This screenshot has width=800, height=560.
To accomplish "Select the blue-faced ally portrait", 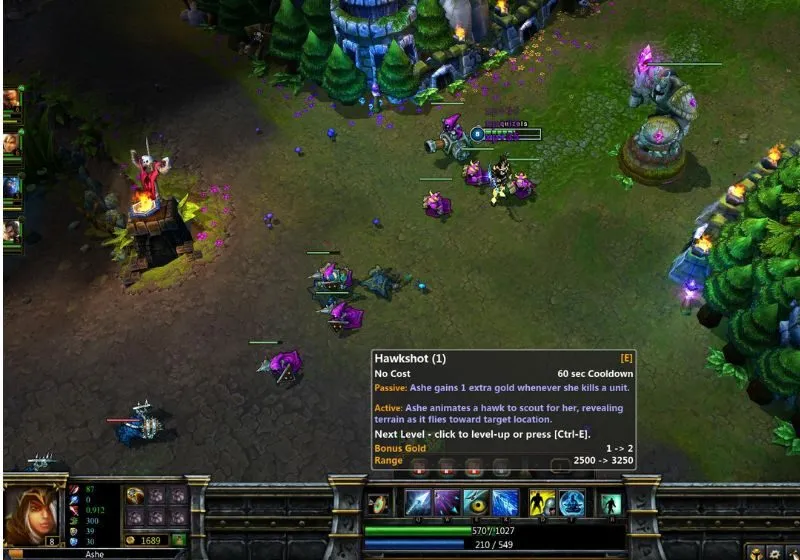I will [x=12, y=187].
